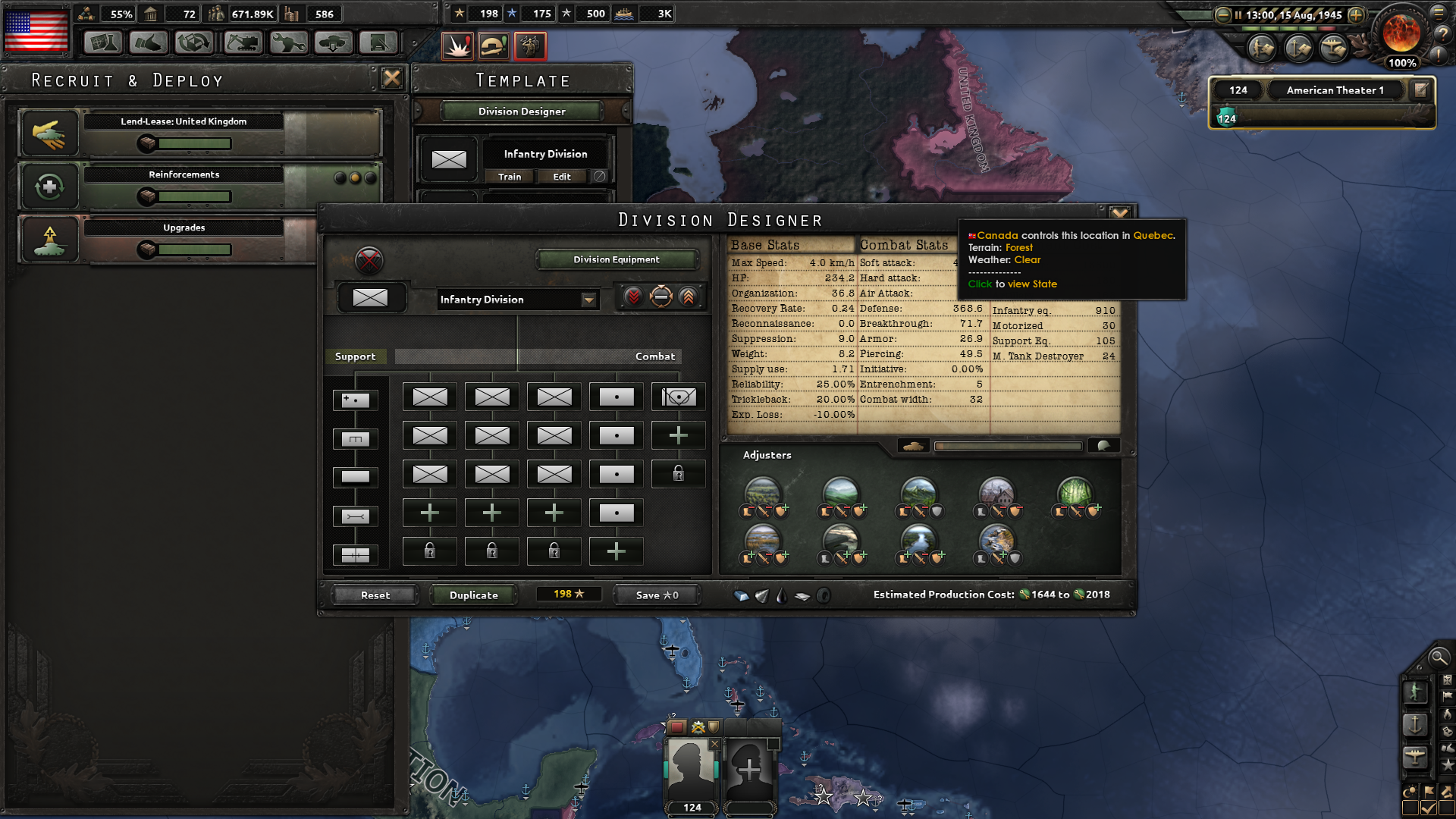This screenshot has width=1456, height=819.
Task: Click the Reset button in Division Designer
Action: click(374, 595)
